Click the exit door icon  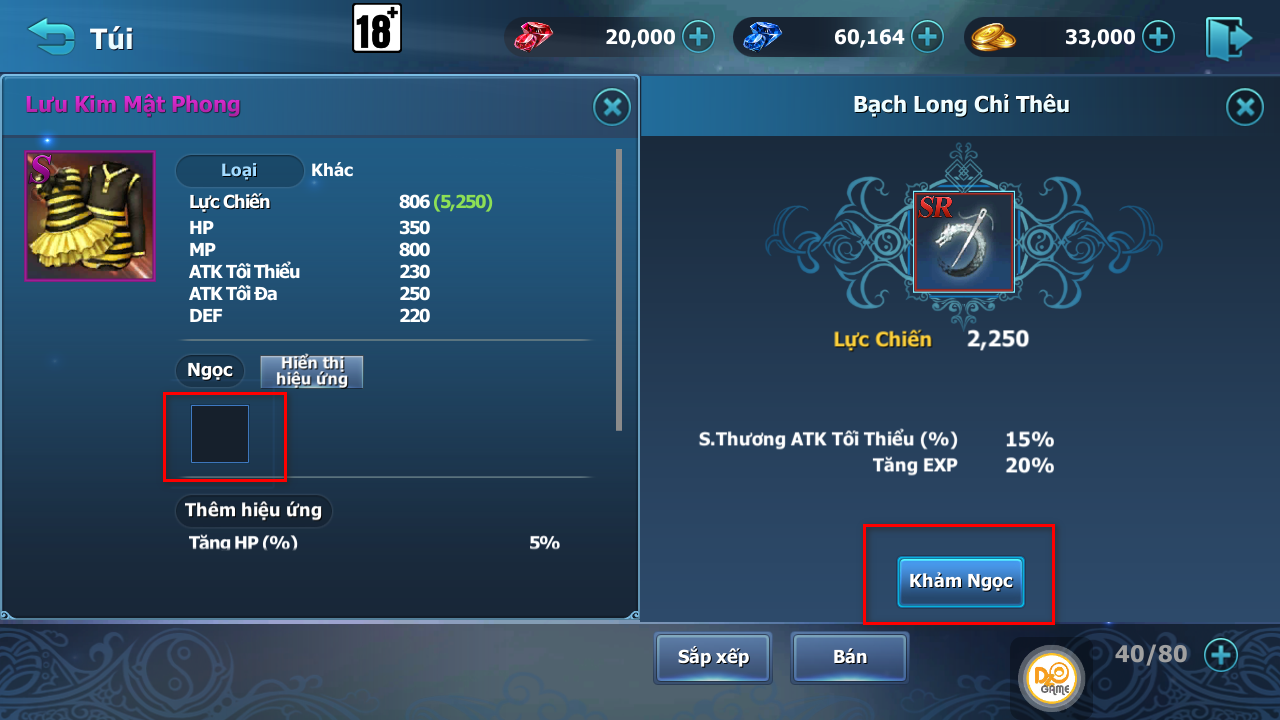tap(1229, 38)
